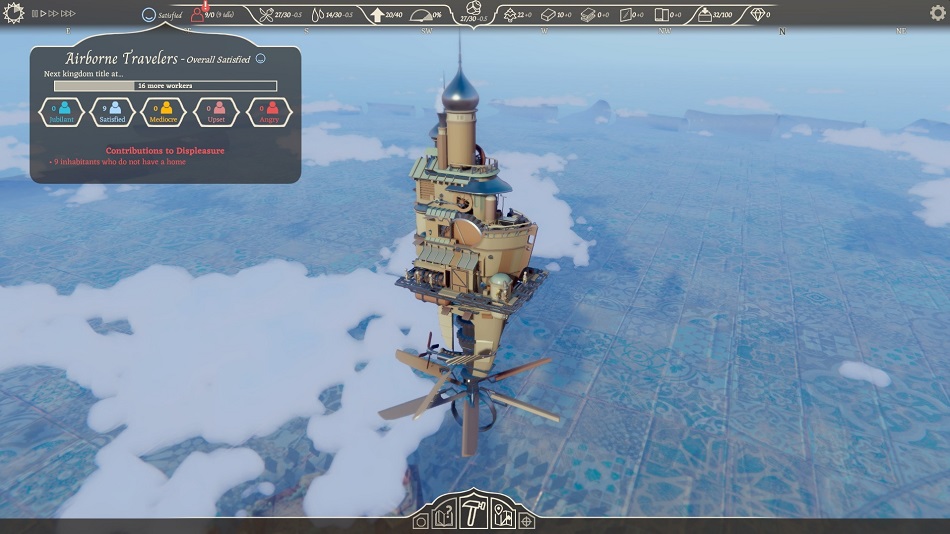Open the help book with question mark

445,518
